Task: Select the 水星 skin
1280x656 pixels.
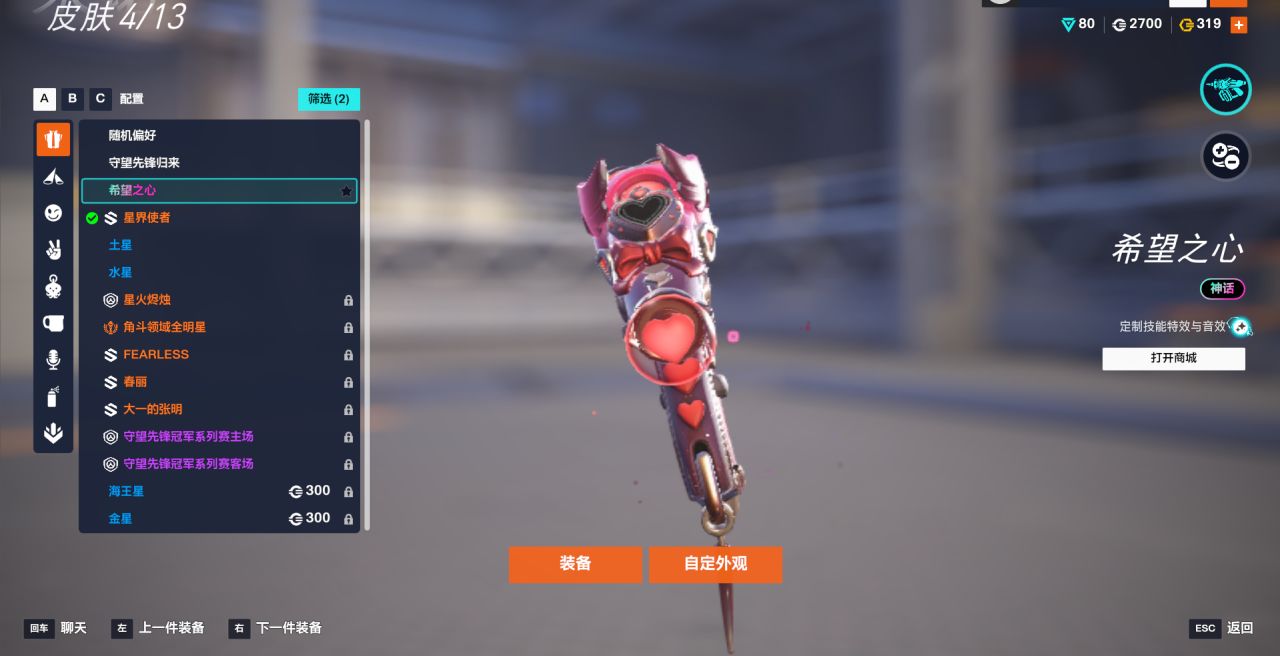Action: 120,272
